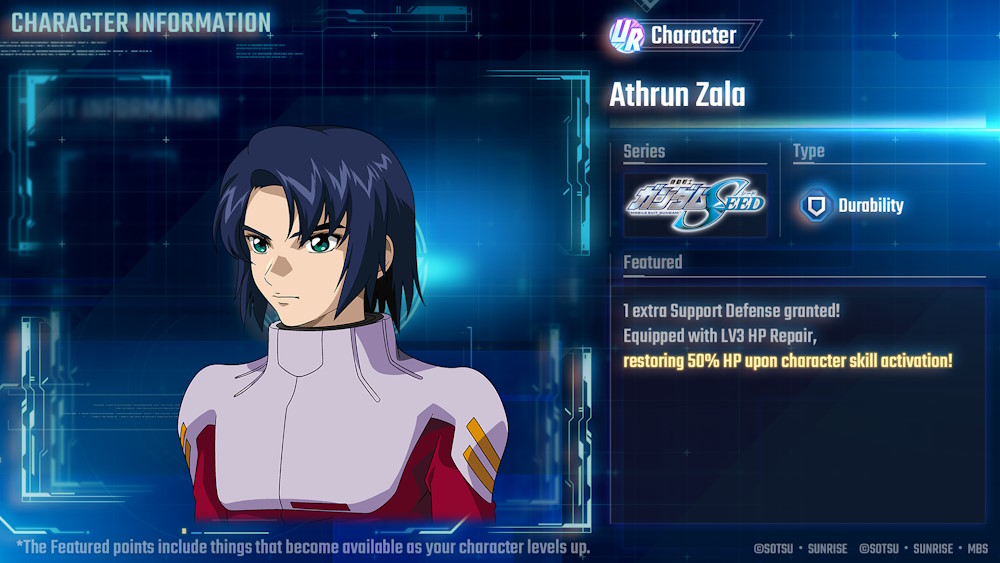Image resolution: width=1000 pixels, height=563 pixels.
Task: Click the Gundam SEED series logo
Action: click(x=695, y=205)
